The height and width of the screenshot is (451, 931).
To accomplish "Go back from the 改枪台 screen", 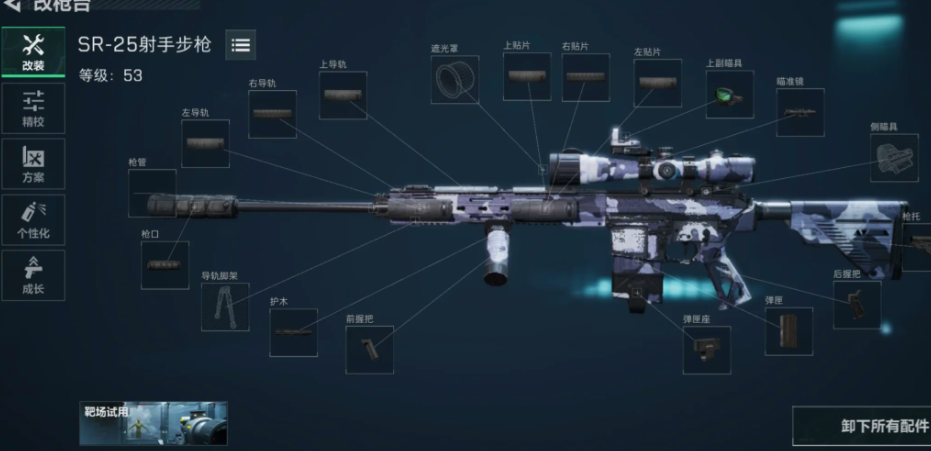I will [x=12, y=6].
